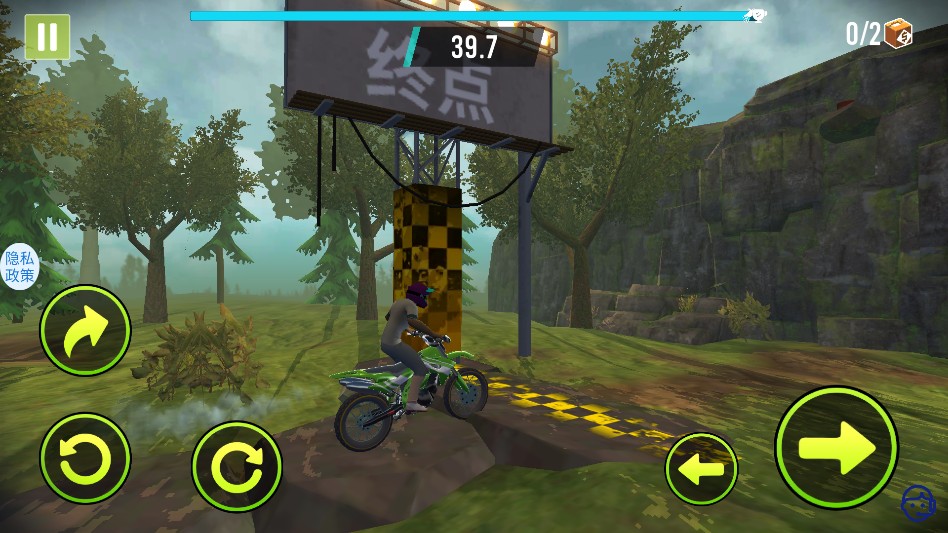Open the 隐私政策 privacy policy link

19,267
